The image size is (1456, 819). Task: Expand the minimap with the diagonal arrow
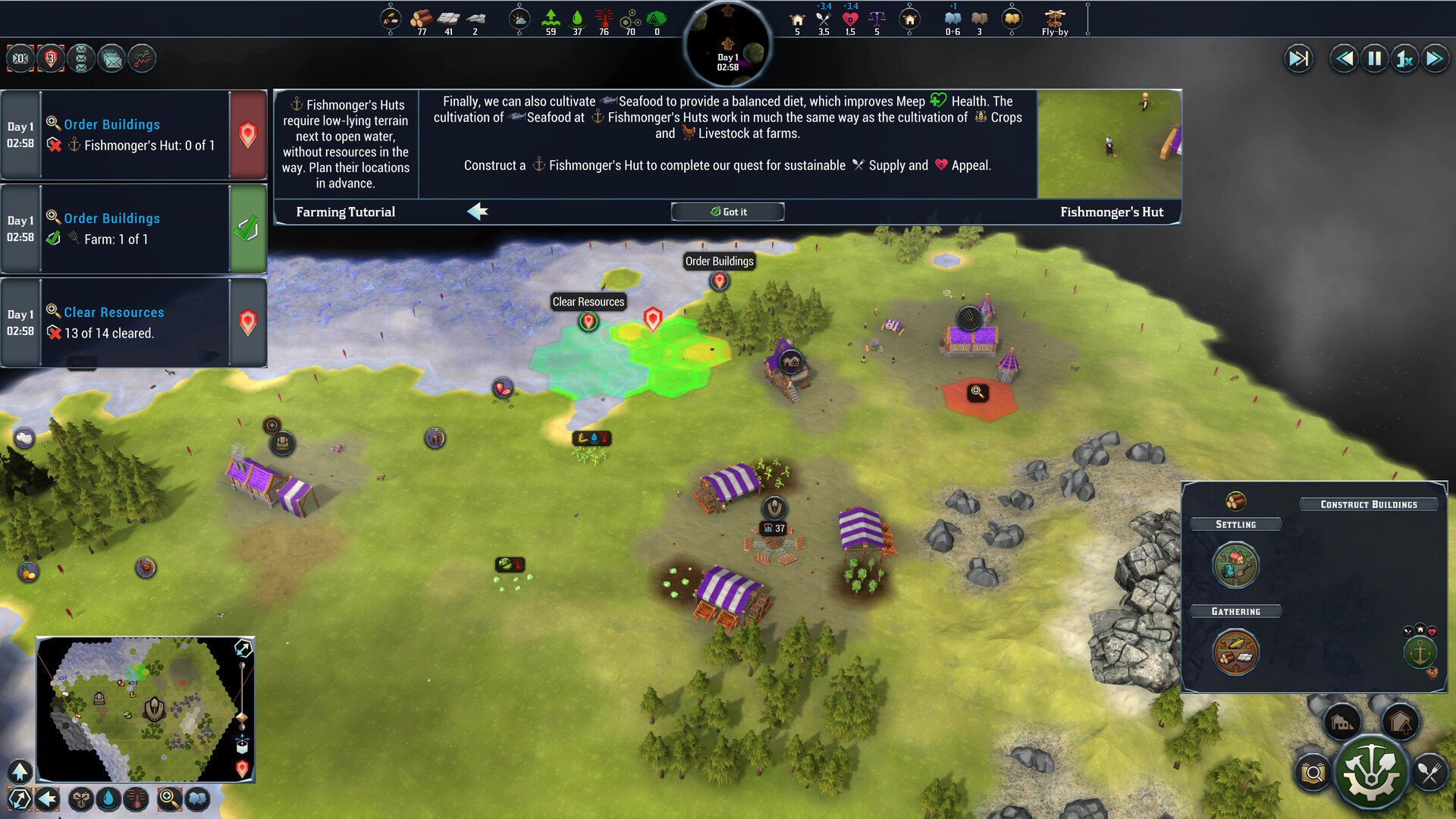tap(243, 648)
